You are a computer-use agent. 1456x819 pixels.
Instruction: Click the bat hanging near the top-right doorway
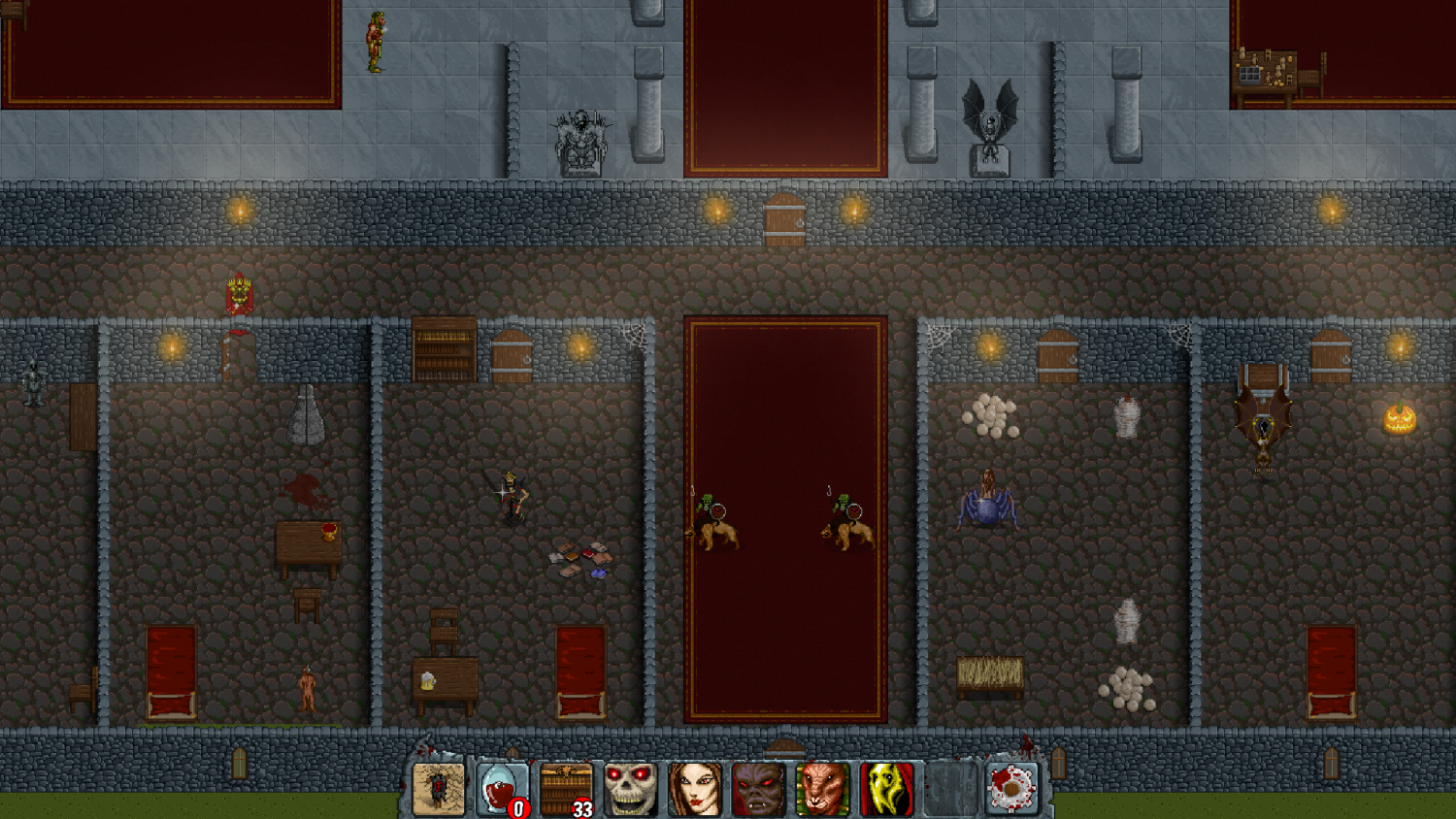coord(1262,427)
